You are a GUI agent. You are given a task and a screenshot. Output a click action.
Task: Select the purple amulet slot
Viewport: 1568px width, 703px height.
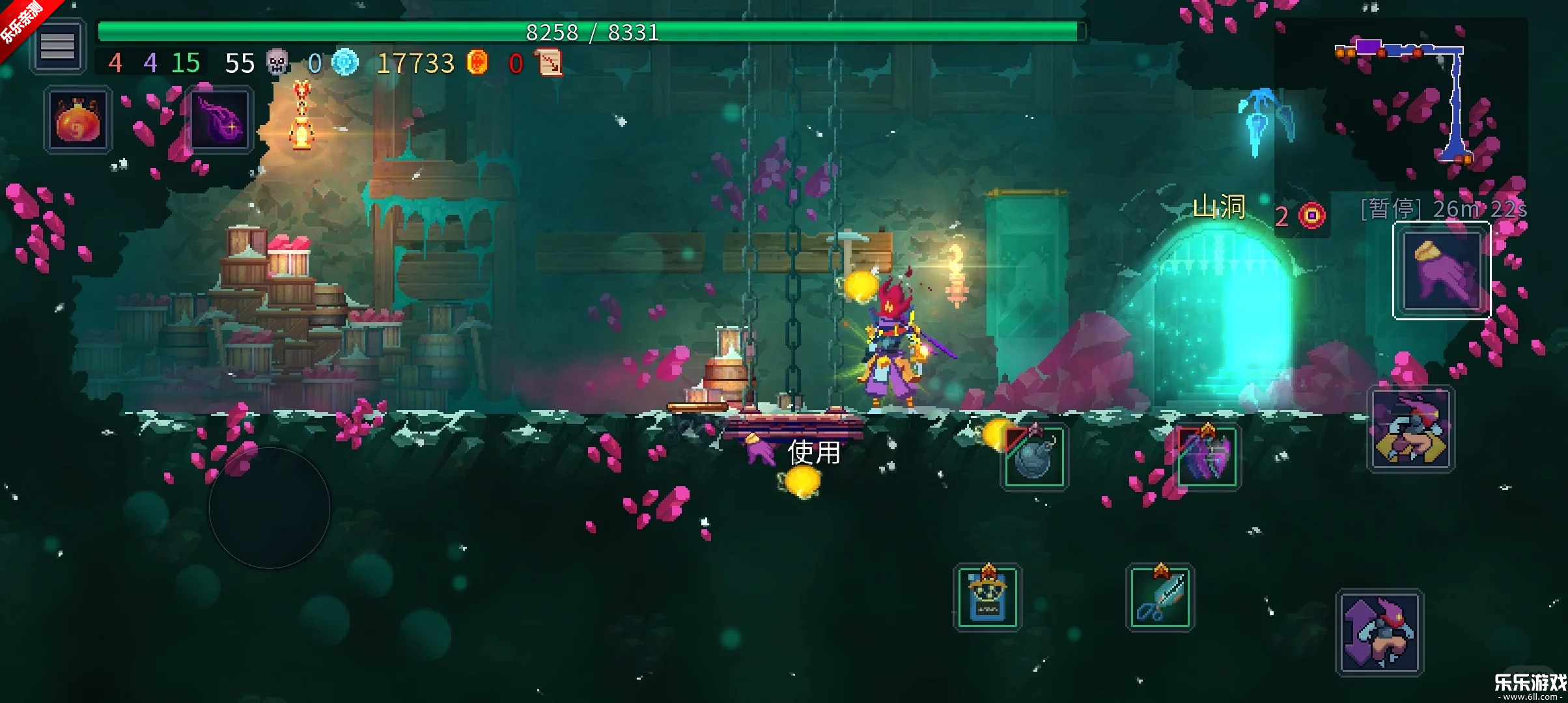click(220, 121)
